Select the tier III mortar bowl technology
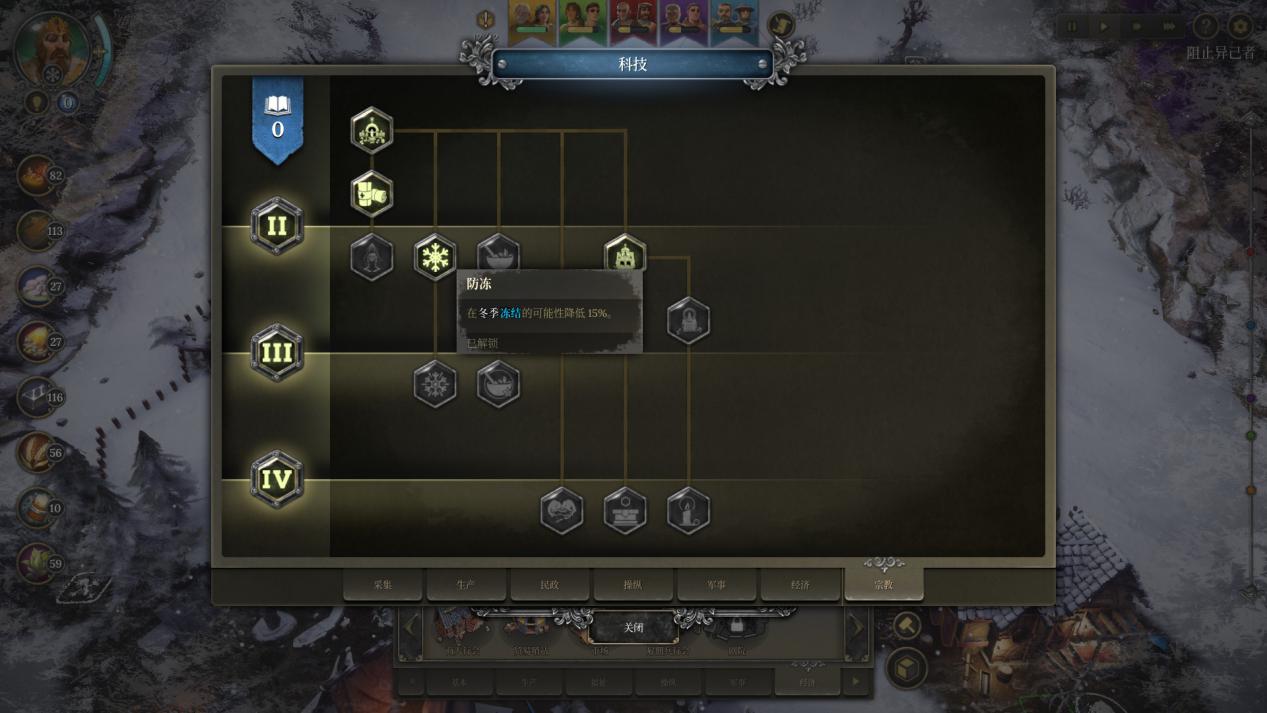This screenshot has height=713, width=1267. click(x=498, y=384)
